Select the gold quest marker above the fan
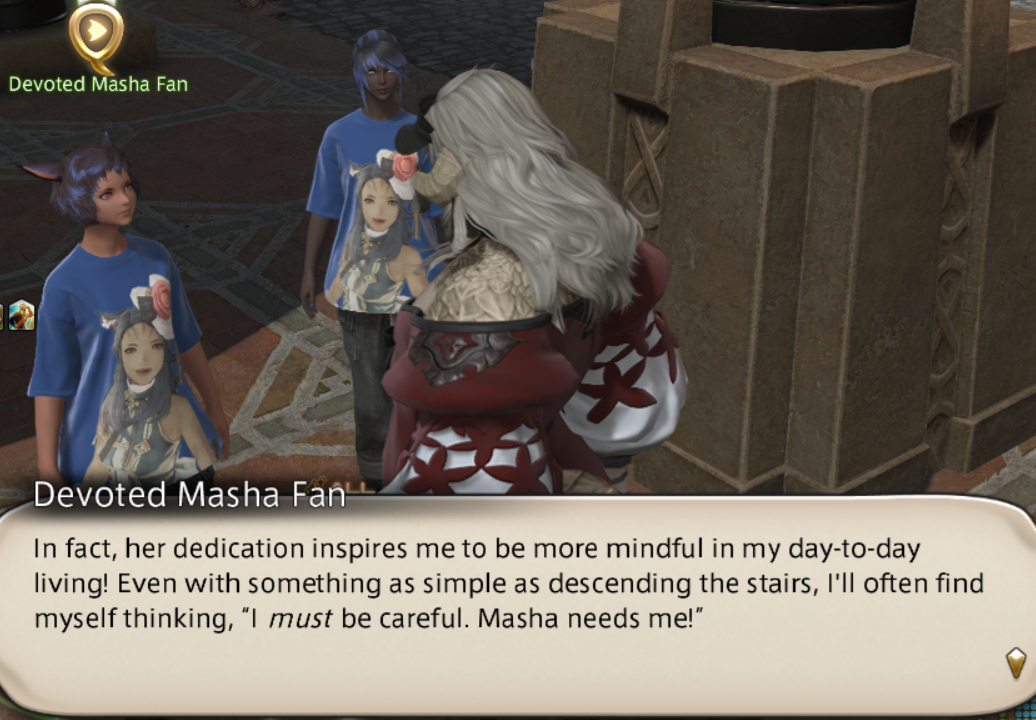1036x720 pixels. pos(95,34)
